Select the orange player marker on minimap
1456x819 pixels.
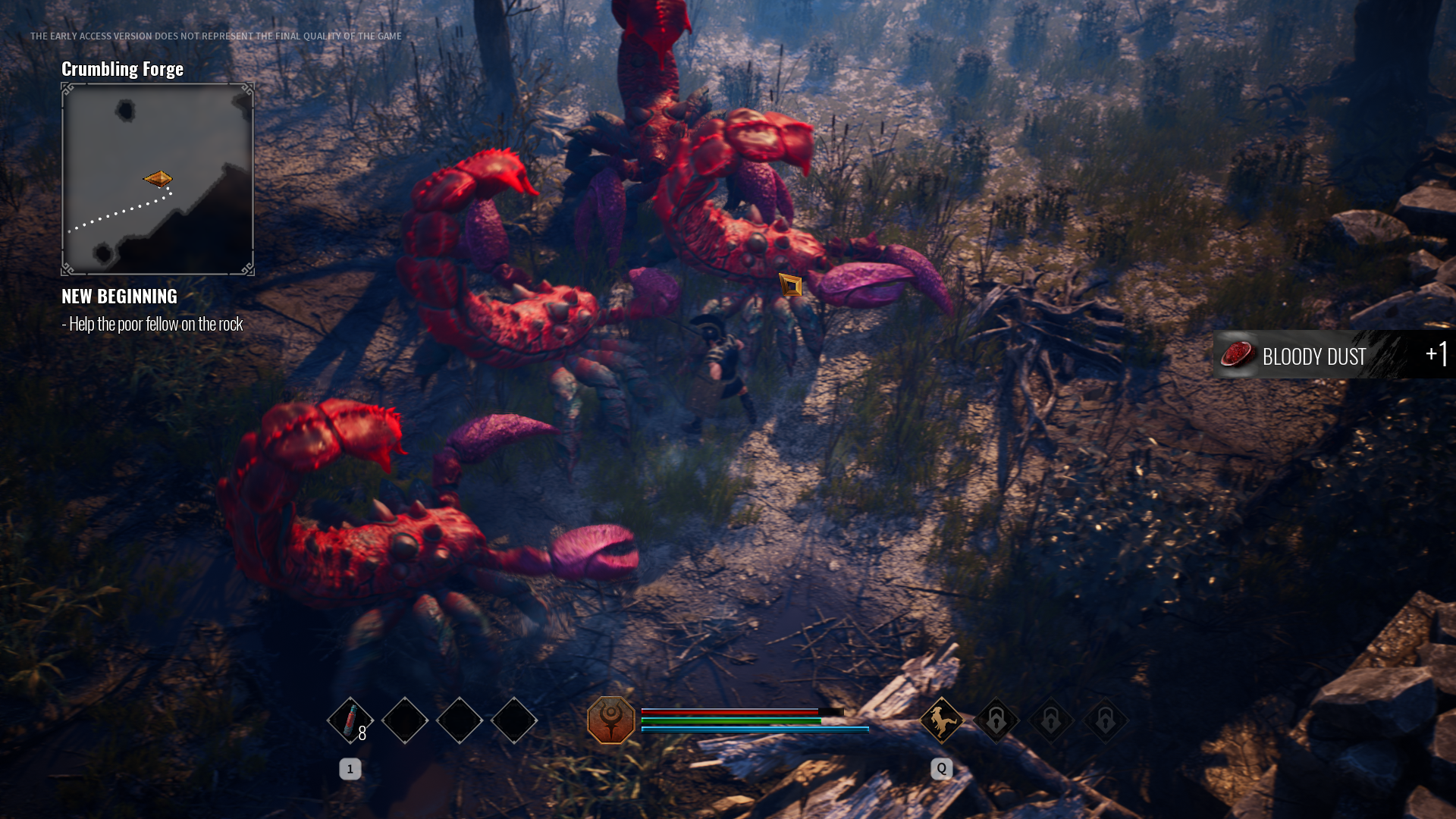(x=158, y=179)
